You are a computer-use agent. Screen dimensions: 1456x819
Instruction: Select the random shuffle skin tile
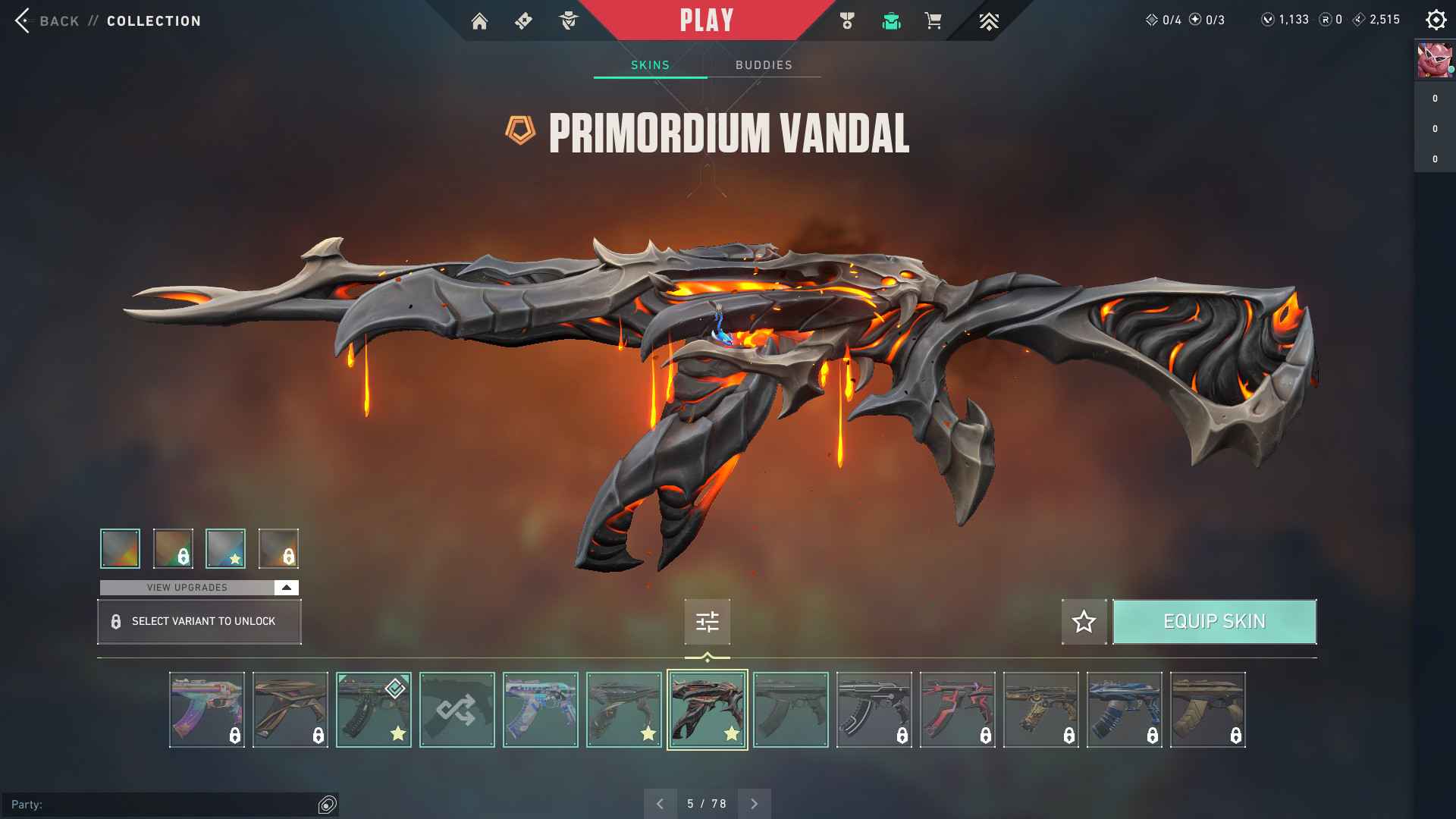tap(457, 710)
